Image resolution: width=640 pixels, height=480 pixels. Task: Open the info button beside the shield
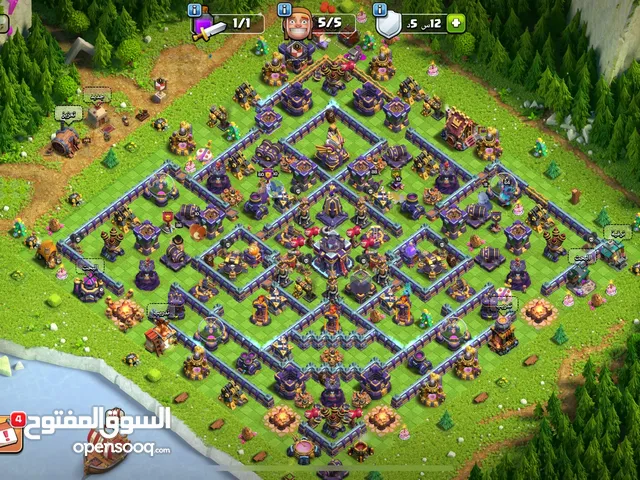tap(380, 9)
